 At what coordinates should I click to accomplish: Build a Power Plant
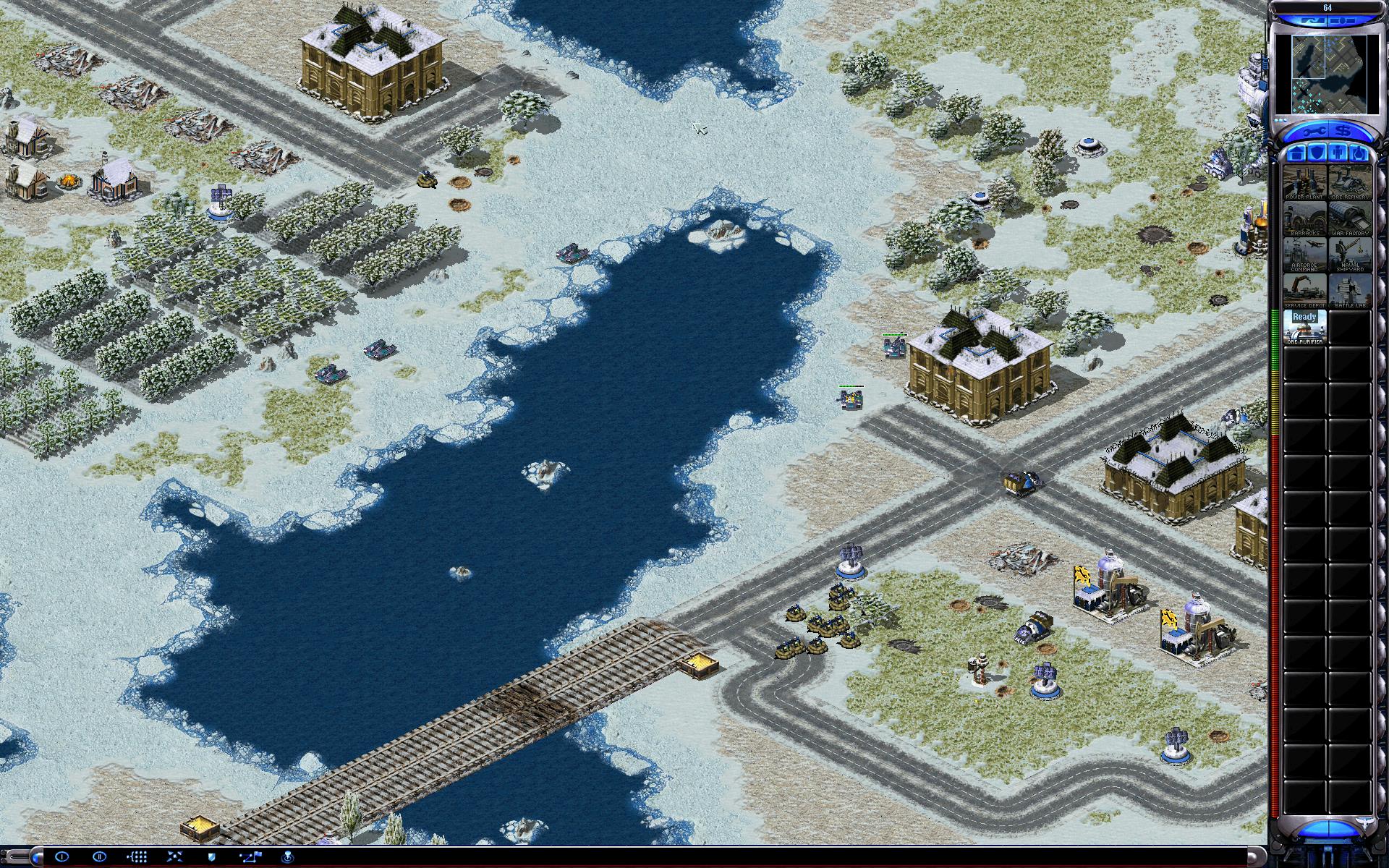(x=1305, y=182)
